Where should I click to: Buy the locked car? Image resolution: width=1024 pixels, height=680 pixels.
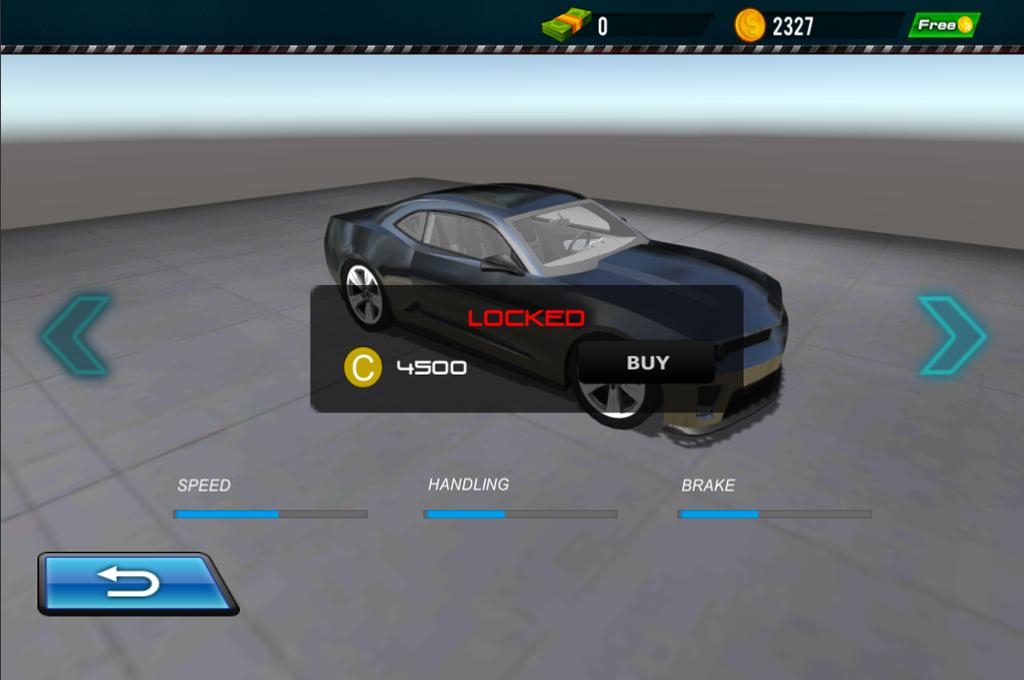(647, 363)
